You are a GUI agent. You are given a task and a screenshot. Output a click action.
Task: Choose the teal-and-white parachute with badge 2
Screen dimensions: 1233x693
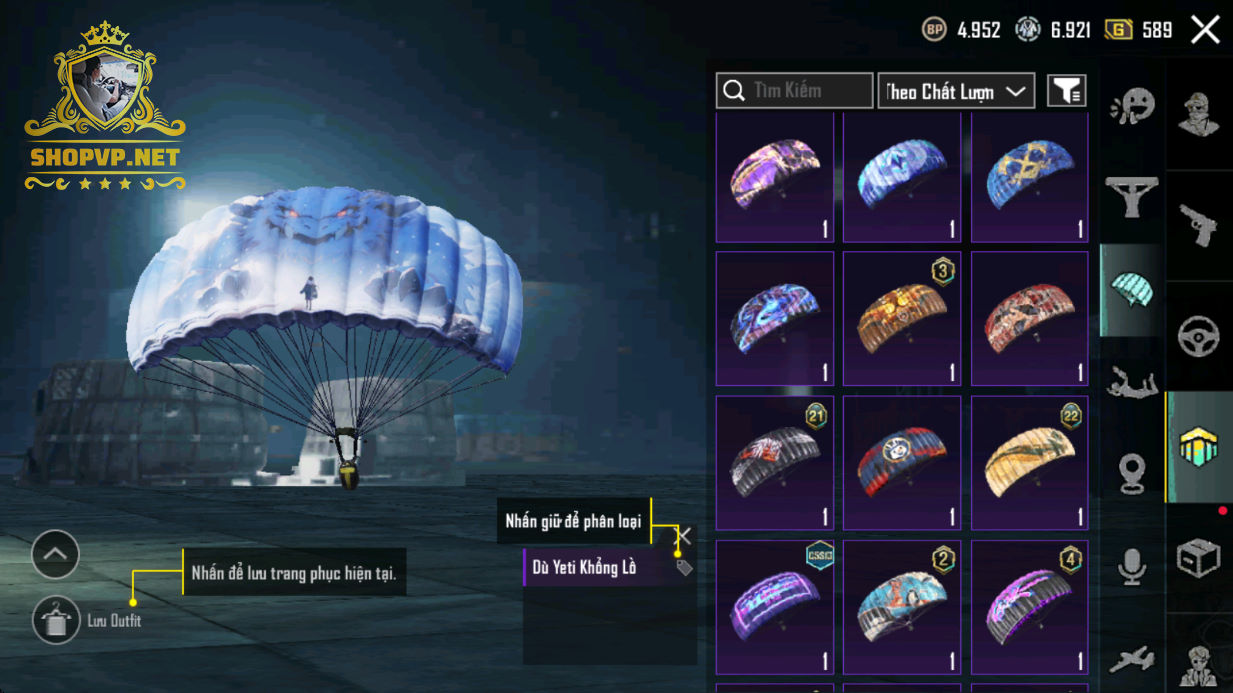click(902, 606)
